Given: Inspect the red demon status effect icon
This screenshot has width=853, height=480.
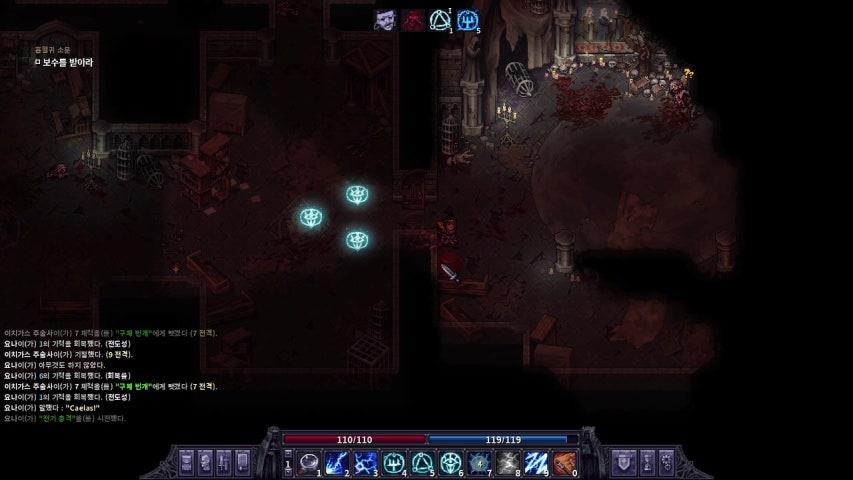Looking at the screenshot, I should pyautogui.click(x=412, y=20).
